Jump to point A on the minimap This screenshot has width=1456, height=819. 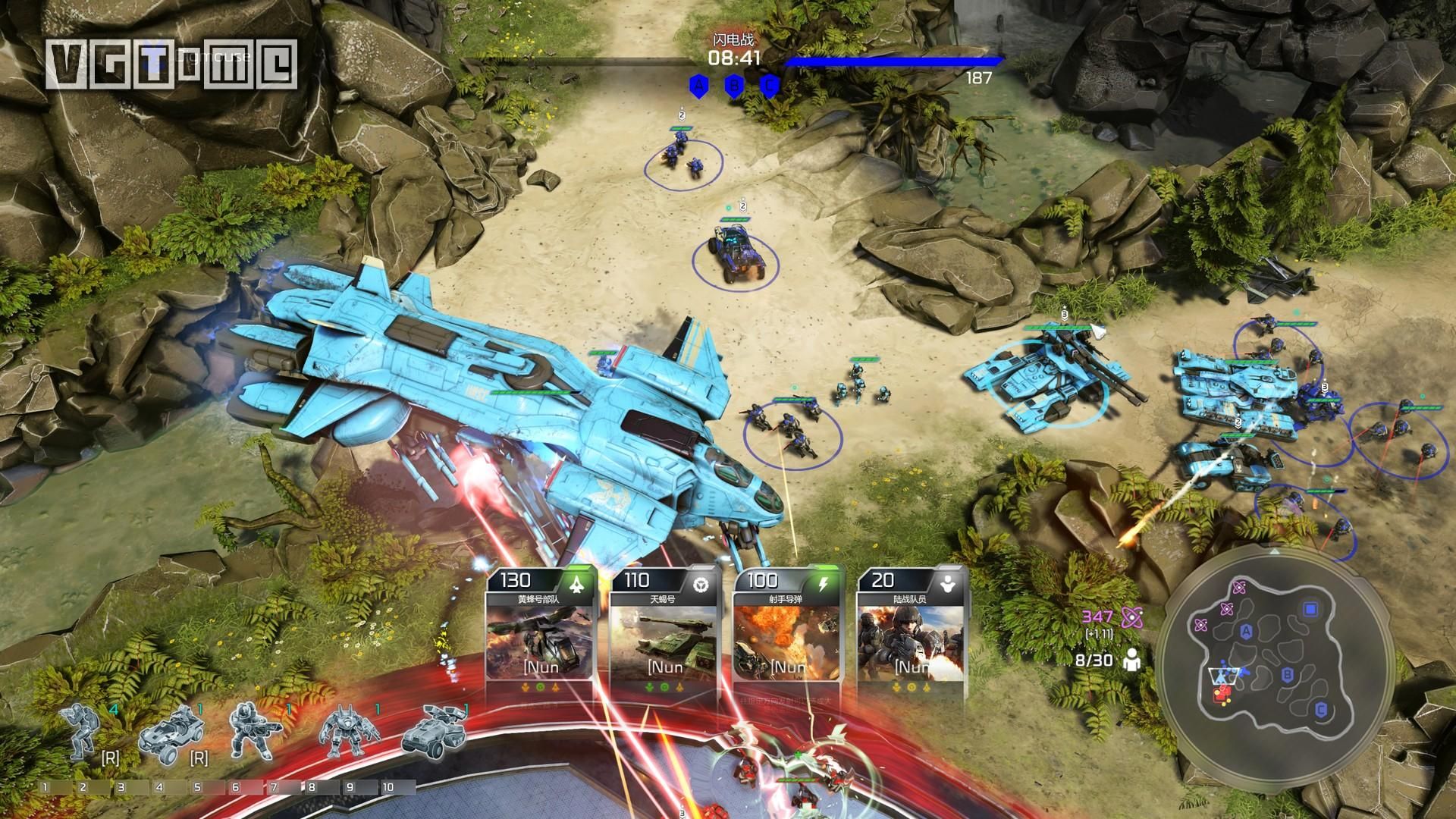point(1245,632)
